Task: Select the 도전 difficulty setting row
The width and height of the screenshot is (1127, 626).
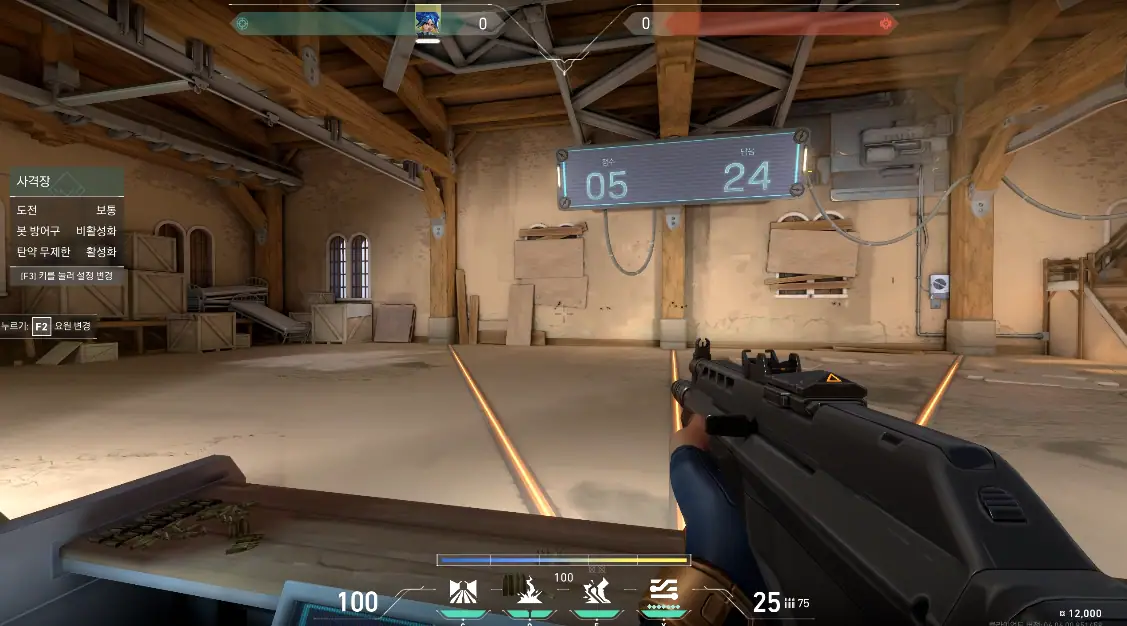Action: (x=66, y=210)
